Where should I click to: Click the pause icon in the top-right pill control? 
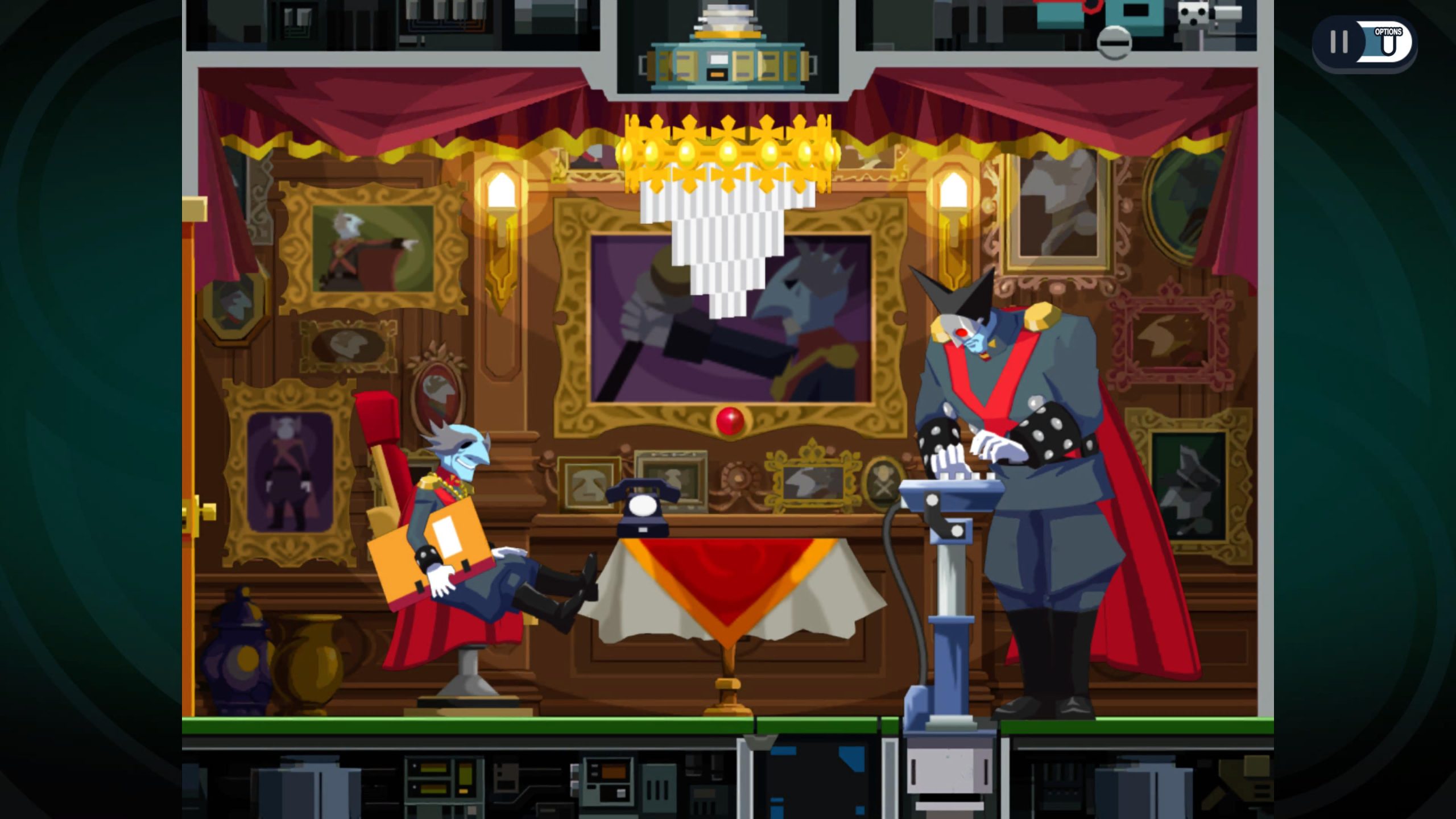click(1339, 43)
